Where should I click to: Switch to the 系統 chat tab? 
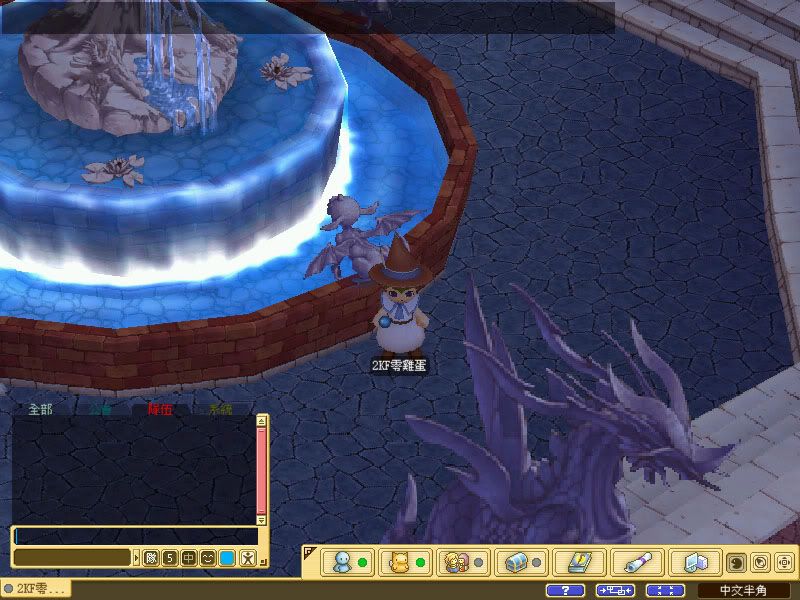coord(220,409)
